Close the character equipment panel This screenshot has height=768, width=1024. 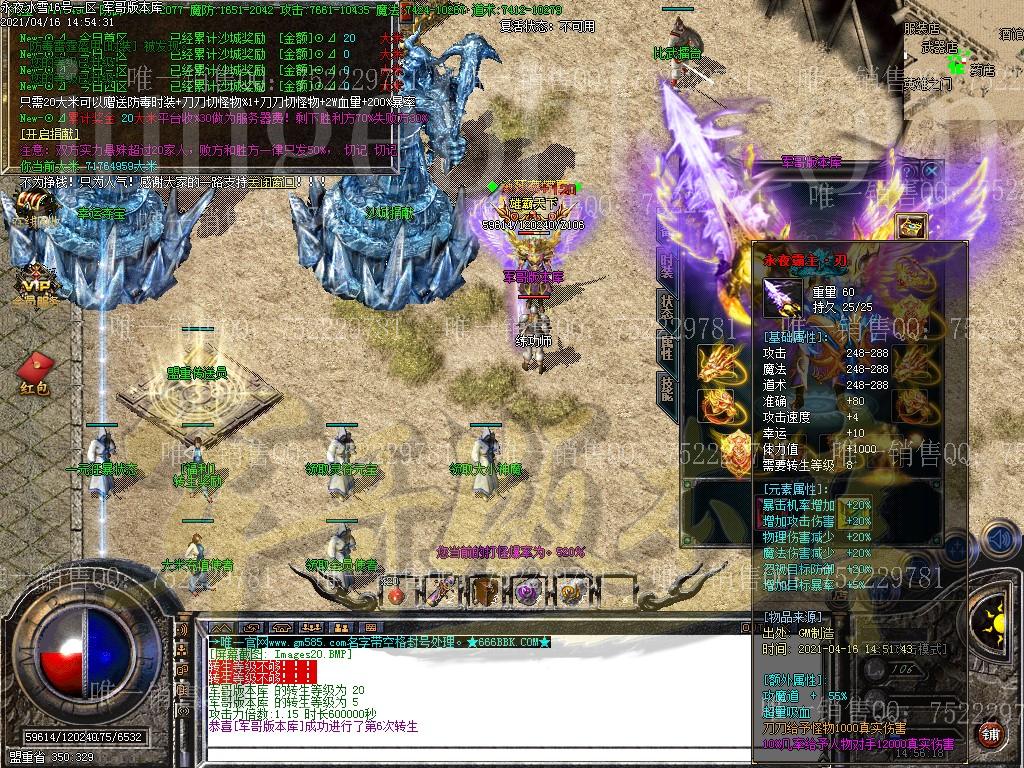pos(932,171)
